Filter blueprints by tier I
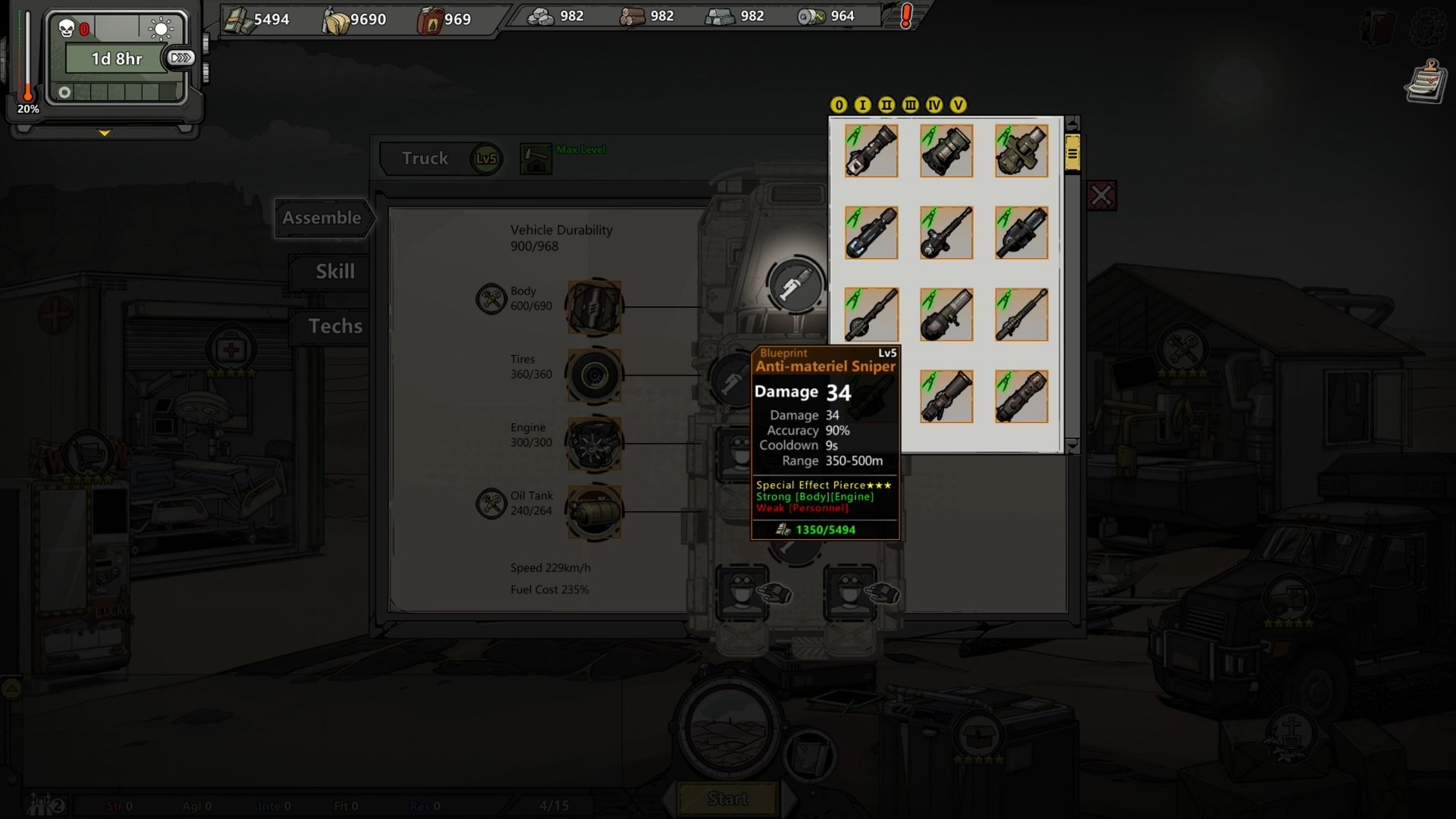This screenshot has height=819, width=1456. point(862,105)
